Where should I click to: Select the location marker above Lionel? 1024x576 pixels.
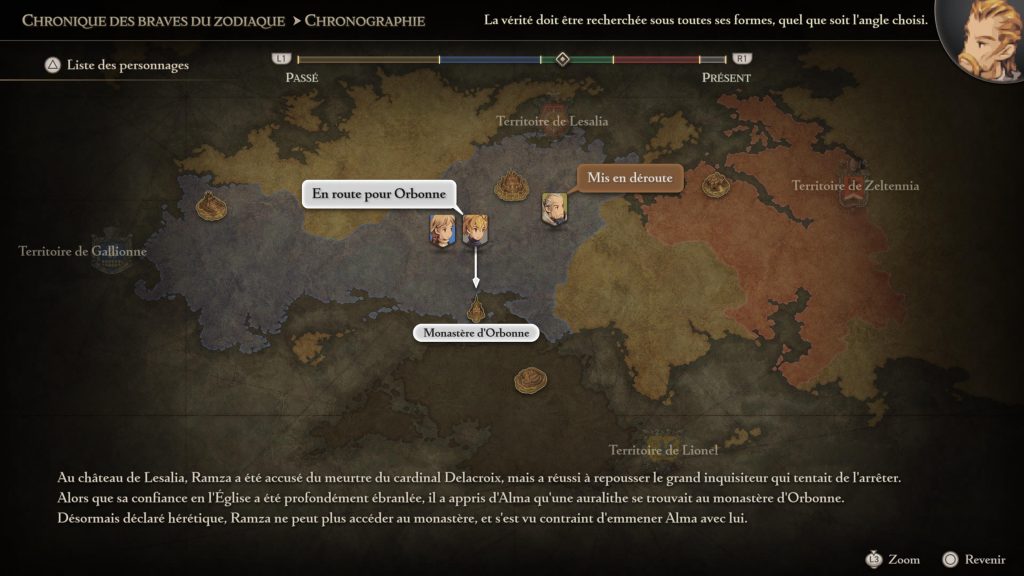tap(530, 379)
